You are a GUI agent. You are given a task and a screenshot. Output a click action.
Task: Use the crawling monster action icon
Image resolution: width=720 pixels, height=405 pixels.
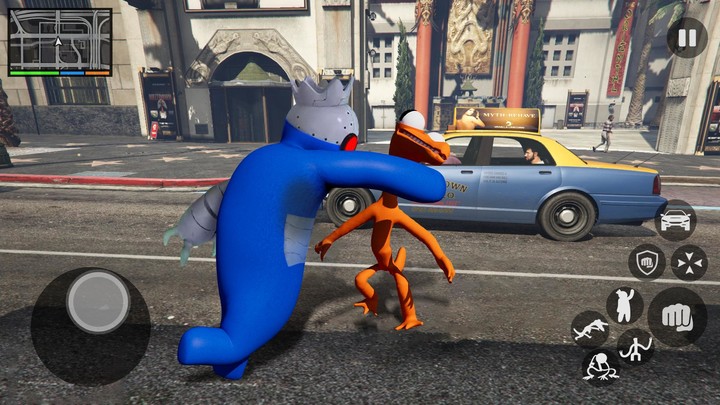(x=589, y=328)
